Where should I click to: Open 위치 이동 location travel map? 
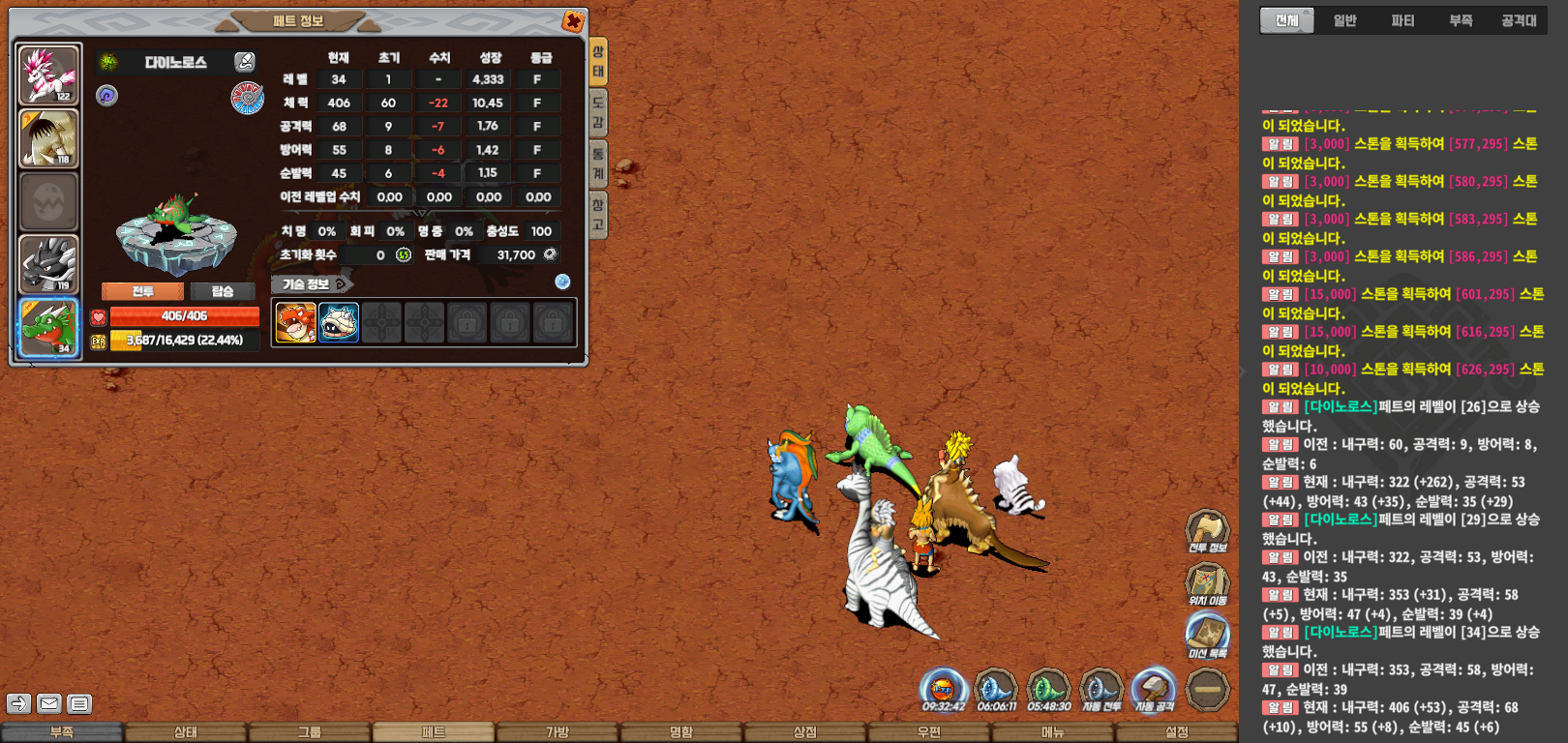(x=1207, y=582)
